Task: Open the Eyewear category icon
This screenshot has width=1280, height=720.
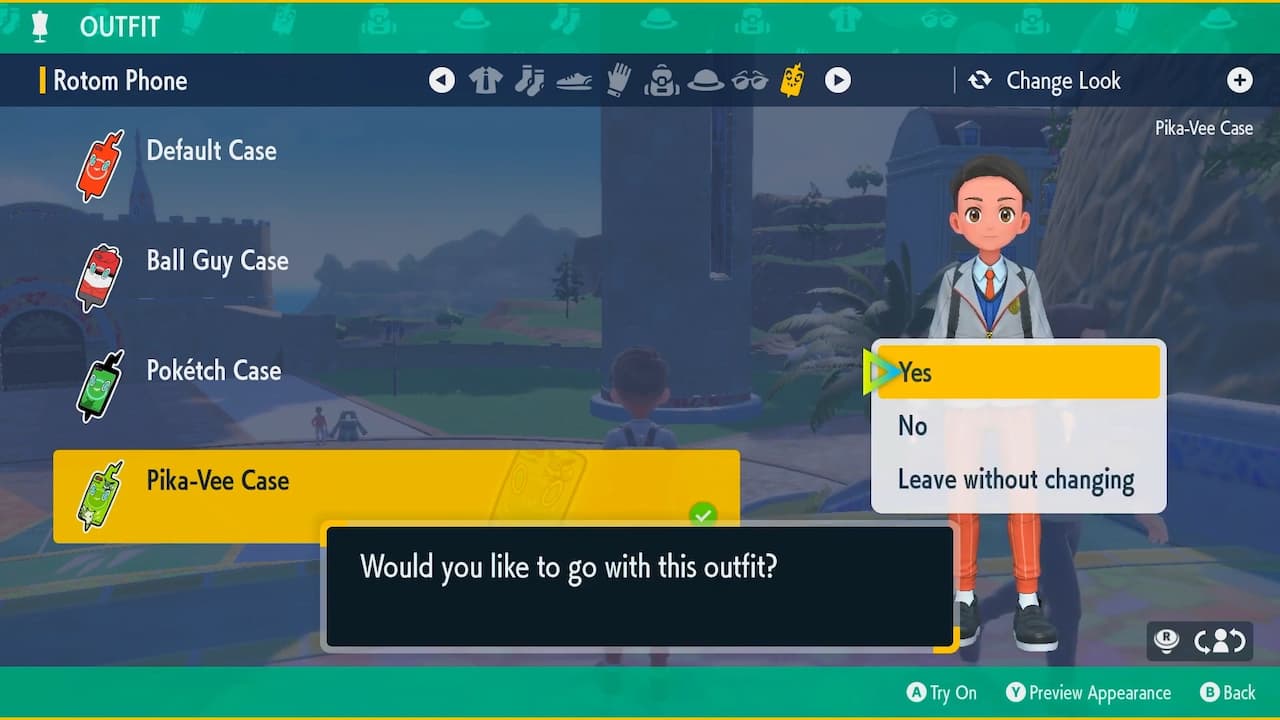Action: pyautogui.click(x=750, y=80)
